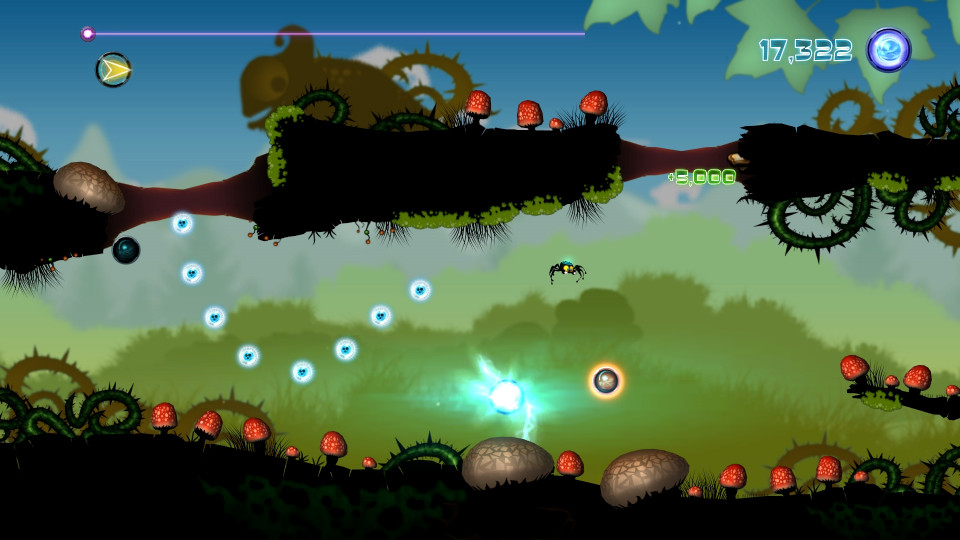Click the yellow arrow icon
The height and width of the screenshot is (540, 960).
pos(114,70)
